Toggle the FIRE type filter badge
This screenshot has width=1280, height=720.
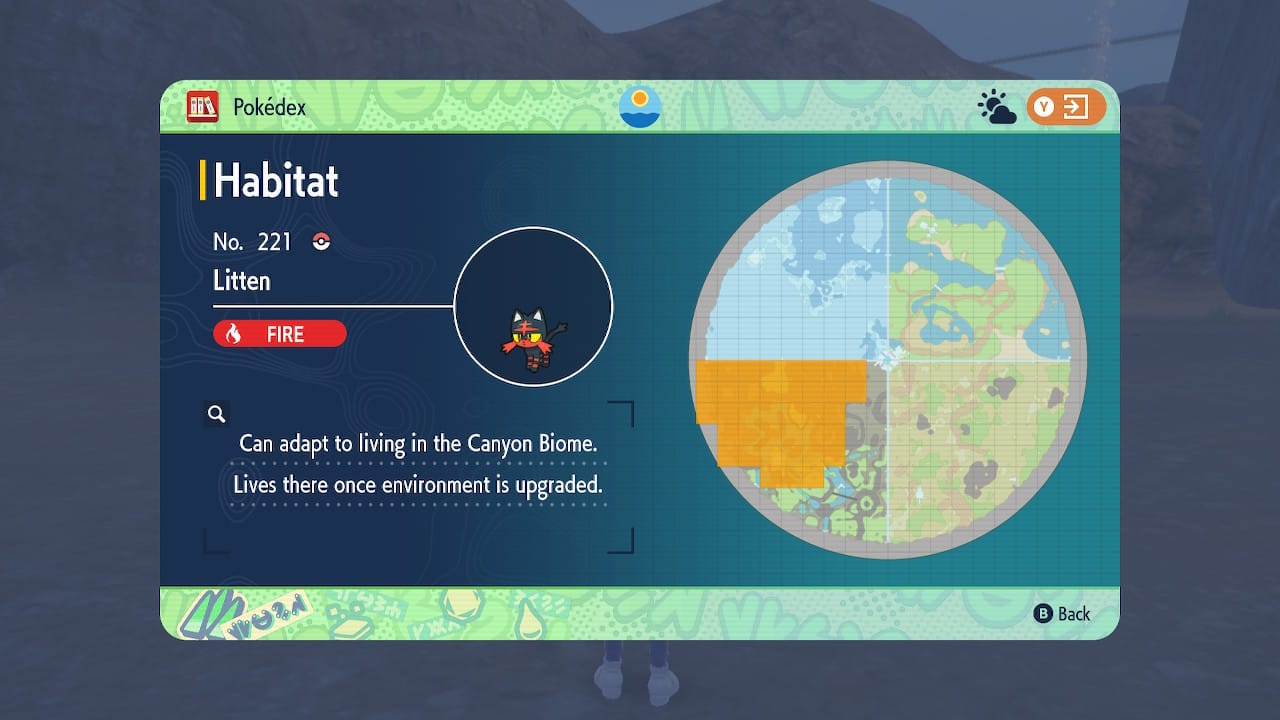(279, 334)
